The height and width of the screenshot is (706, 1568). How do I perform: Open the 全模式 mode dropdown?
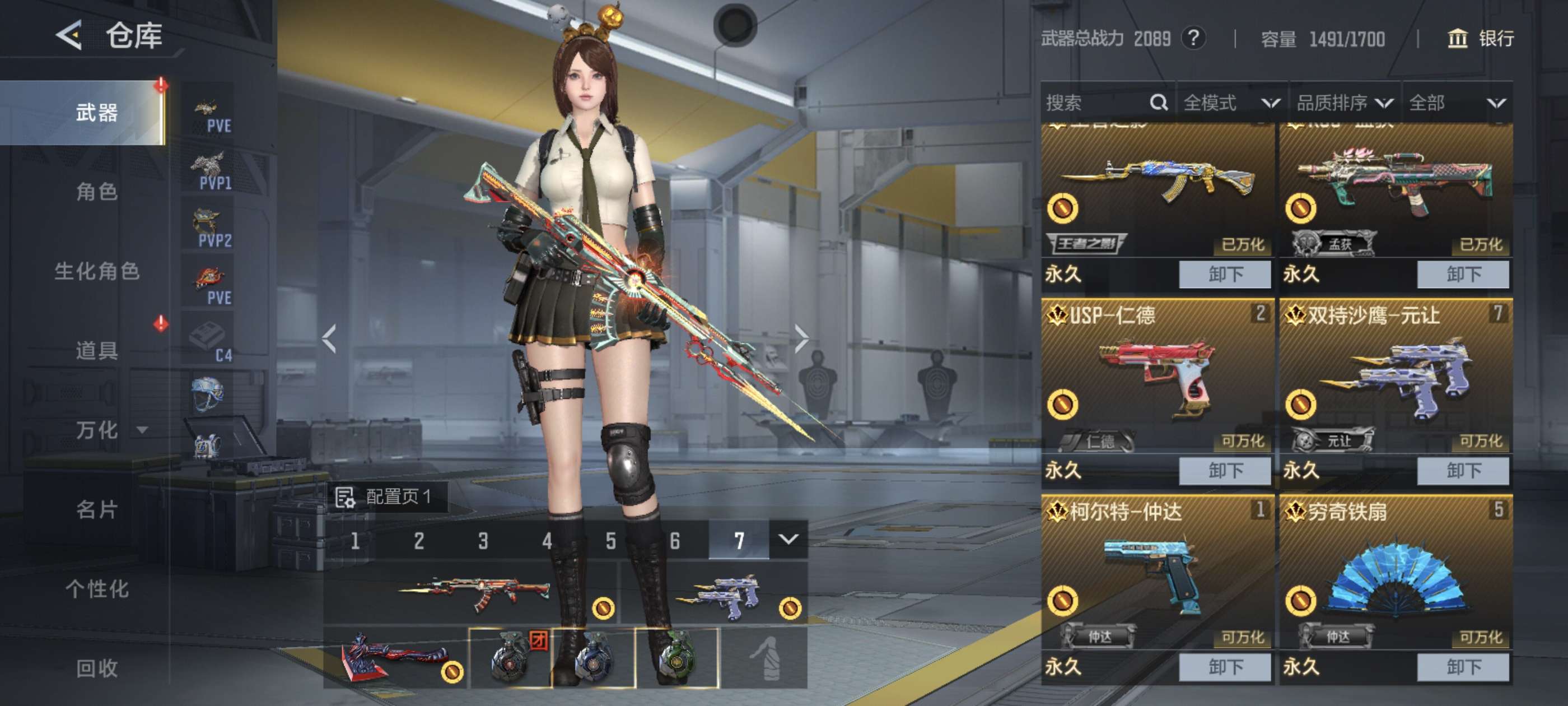[1231, 103]
